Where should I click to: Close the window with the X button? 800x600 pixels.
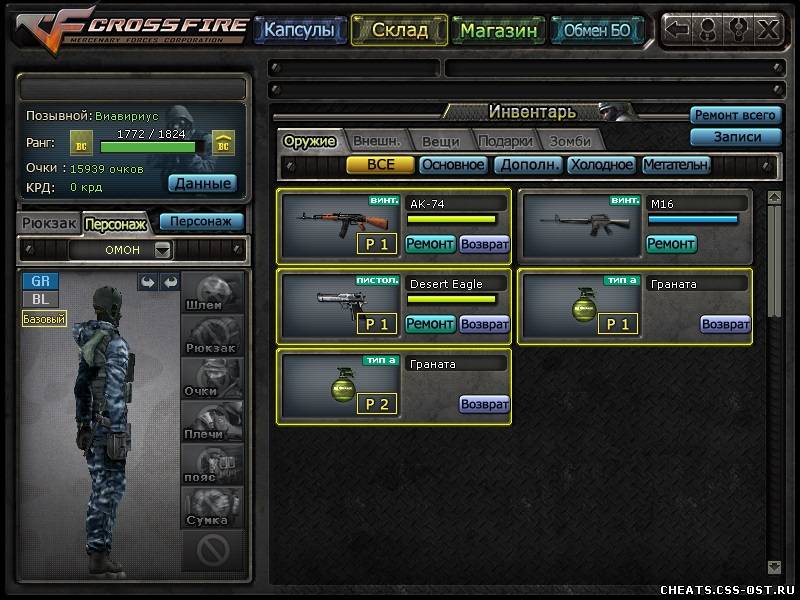pos(768,29)
